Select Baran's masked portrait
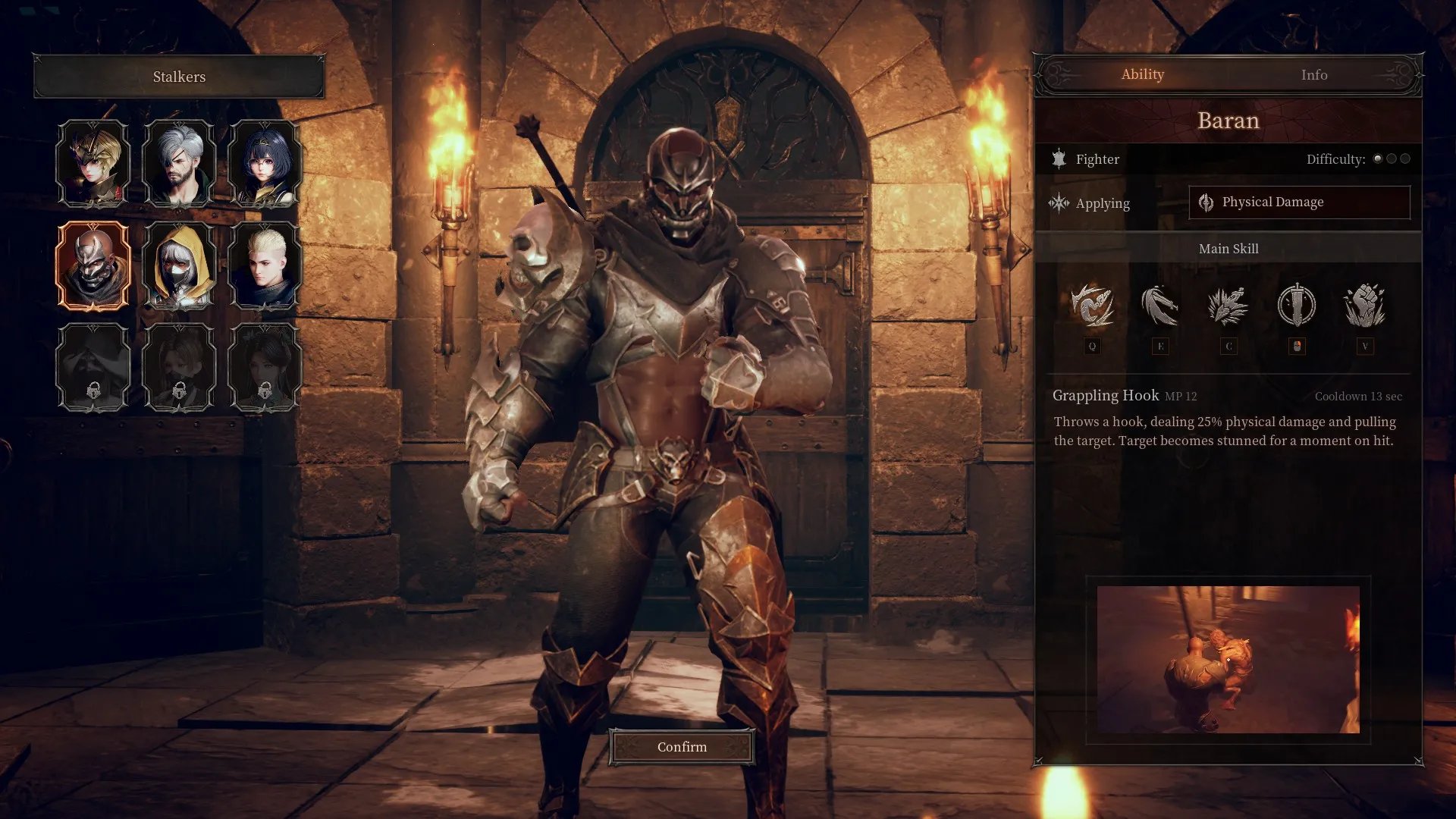Screen dimensions: 1456x819 [x=93, y=265]
